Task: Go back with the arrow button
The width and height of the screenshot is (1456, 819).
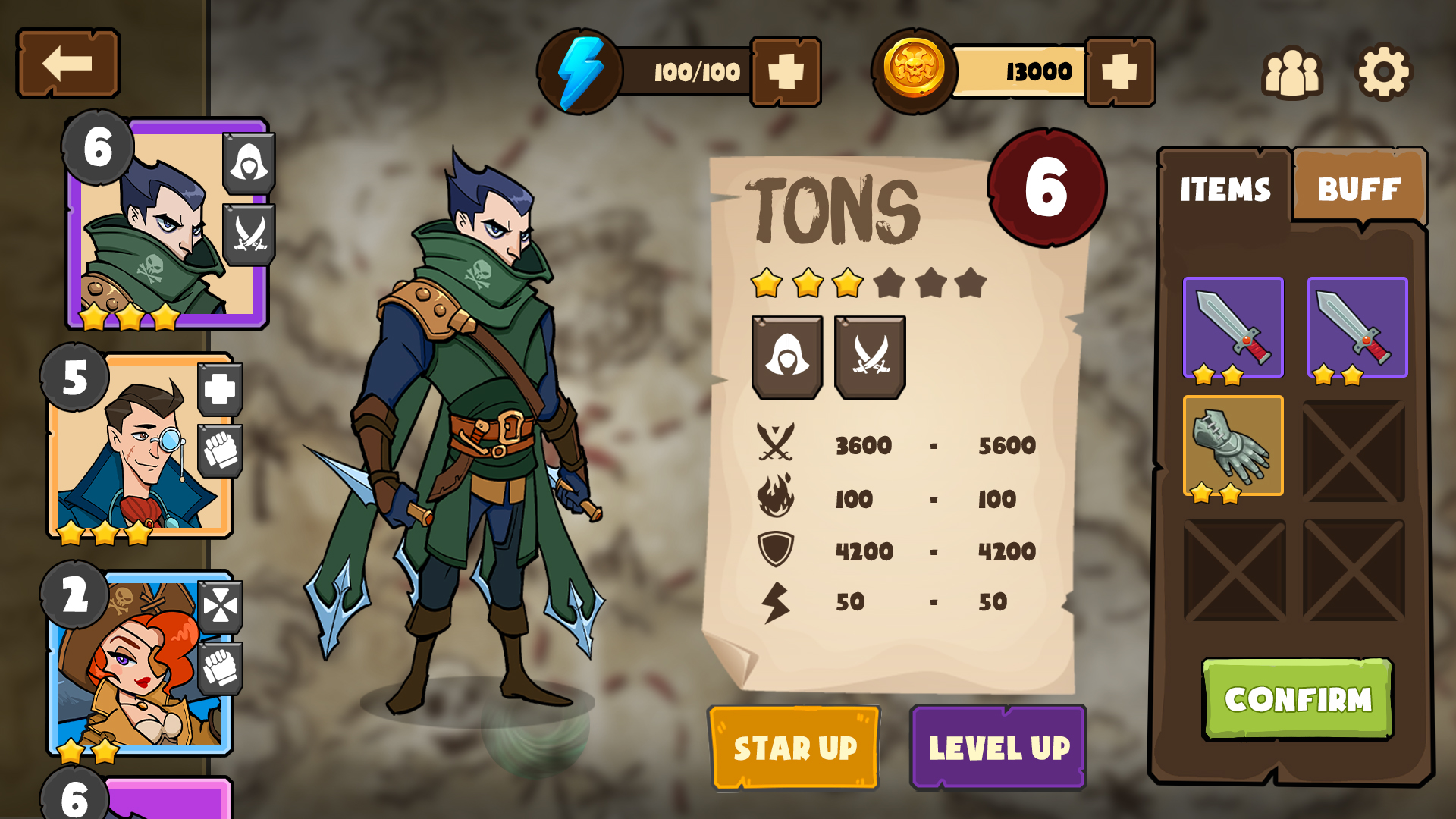Action: (67, 64)
